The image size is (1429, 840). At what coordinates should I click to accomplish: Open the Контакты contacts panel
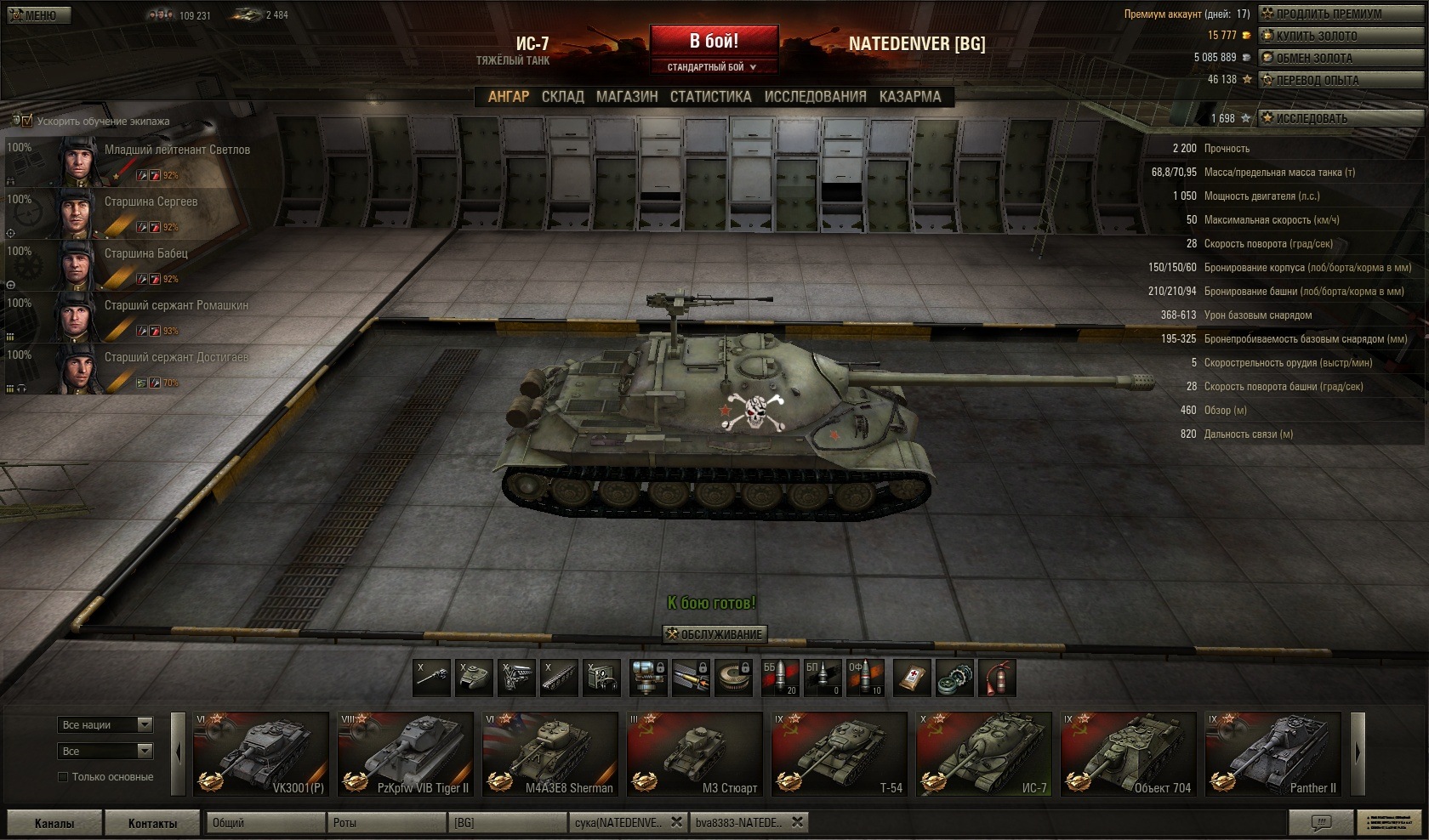[152, 823]
